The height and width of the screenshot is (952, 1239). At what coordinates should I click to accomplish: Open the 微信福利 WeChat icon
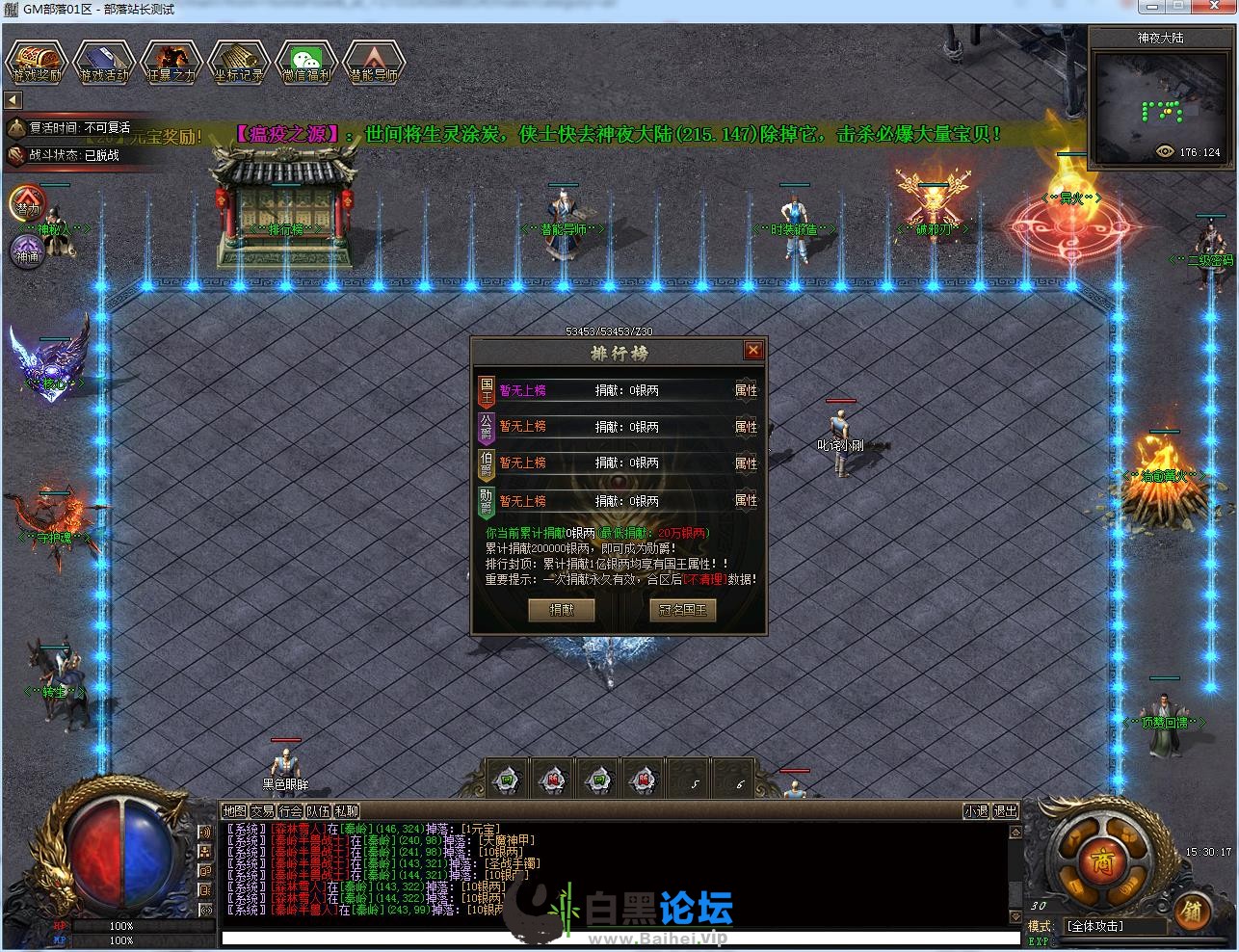[x=306, y=62]
